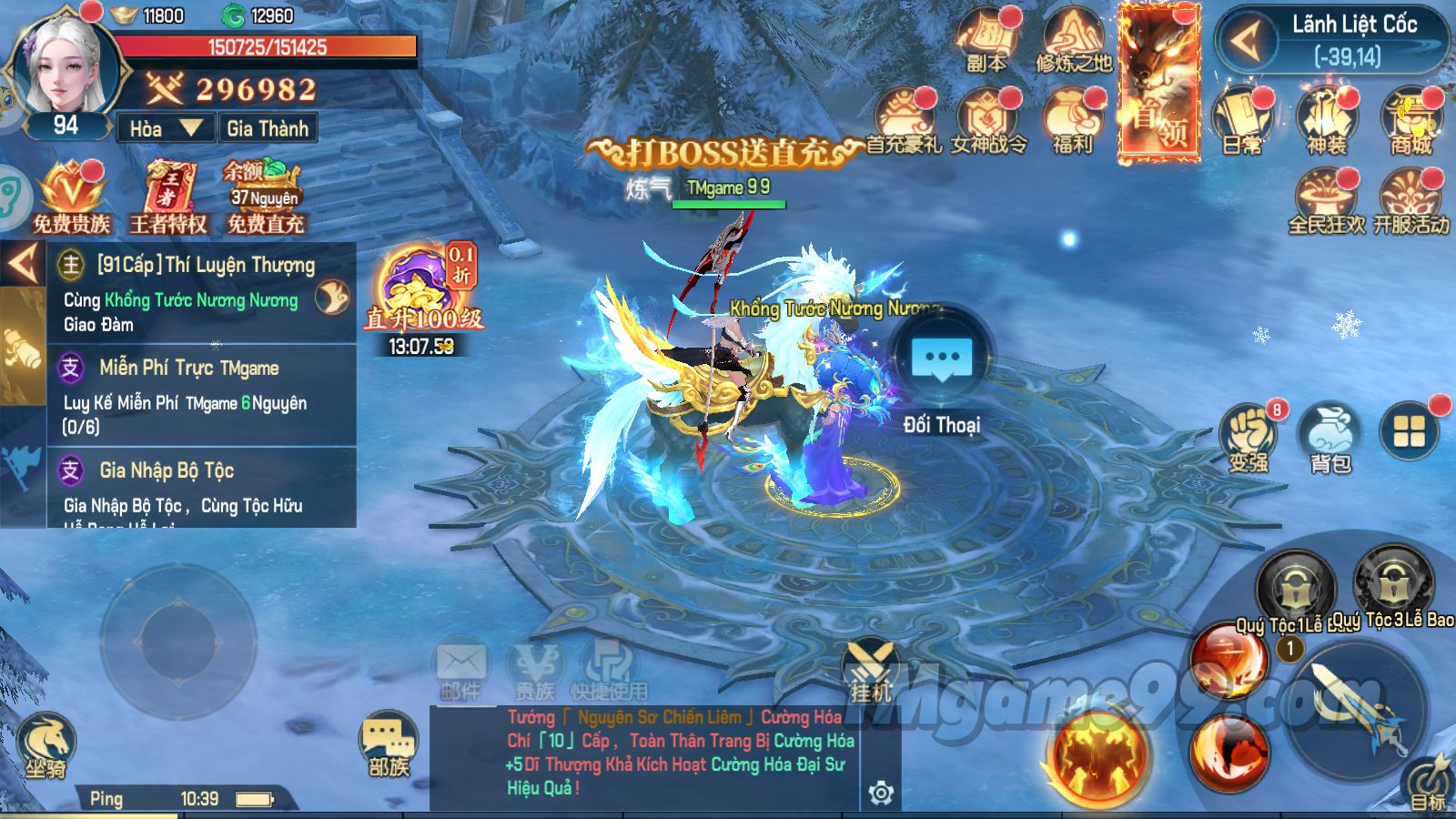Open the 变强 power-up menu
Screen dimensions: 1456x819
[x=1249, y=437]
